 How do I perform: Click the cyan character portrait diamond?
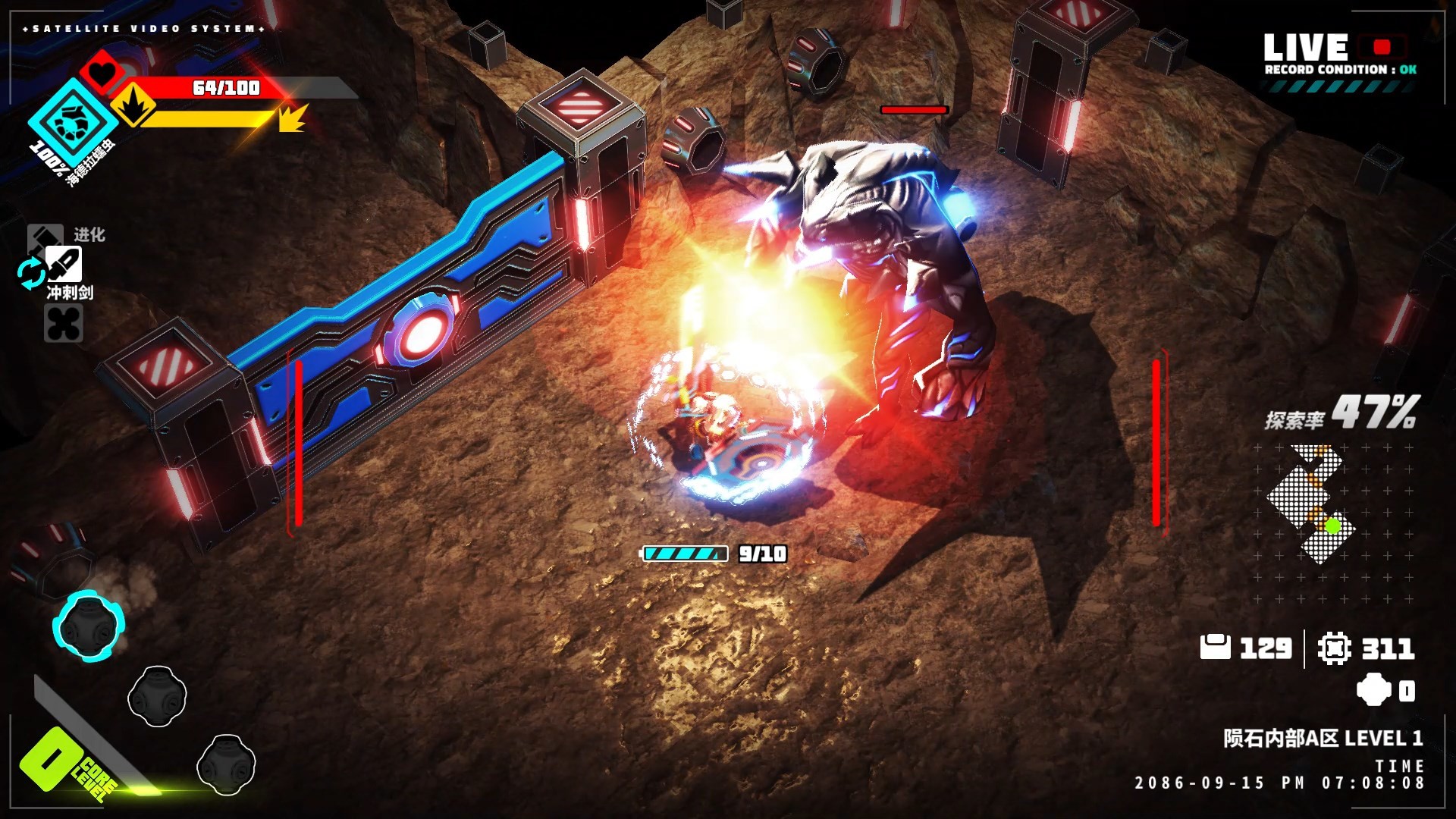pos(73,121)
